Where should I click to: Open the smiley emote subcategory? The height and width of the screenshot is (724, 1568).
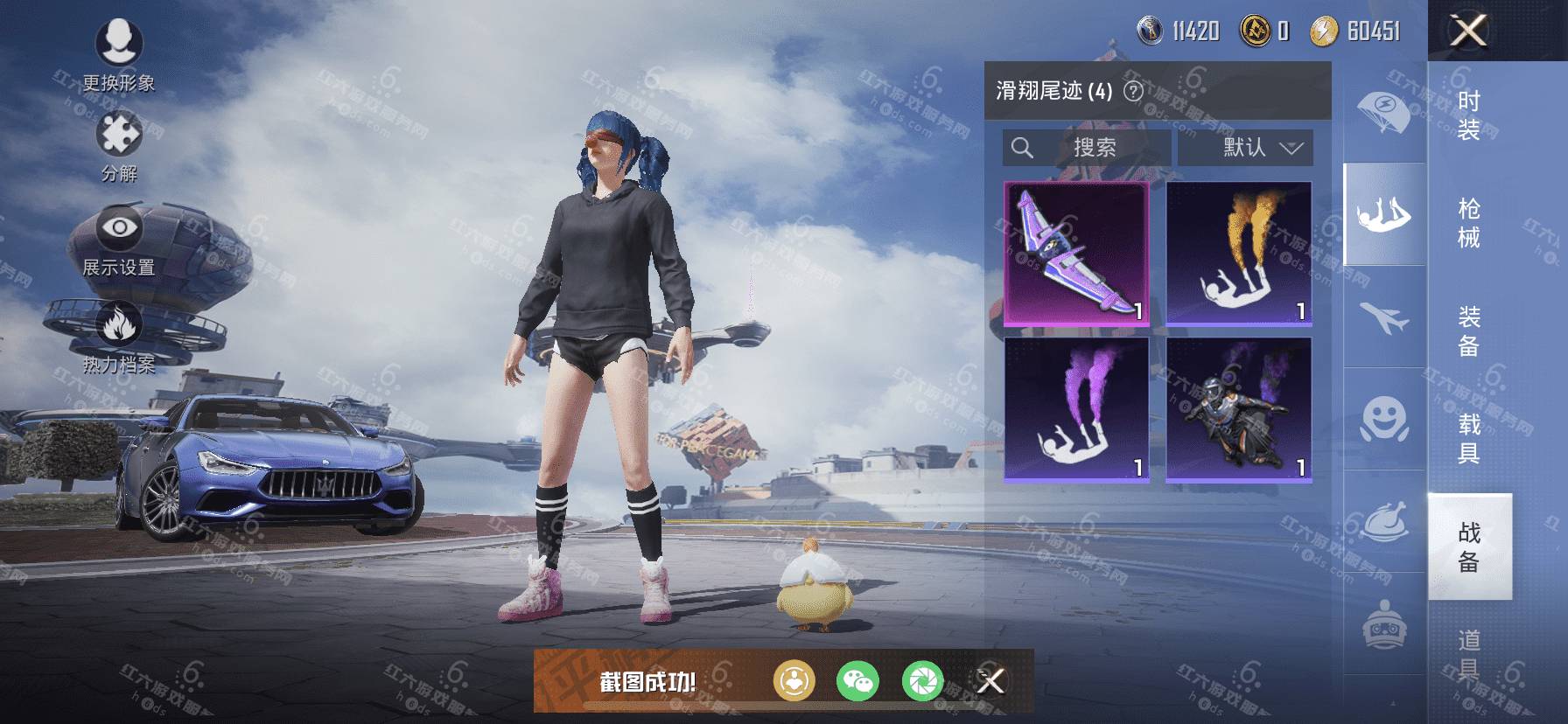click(1383, 418)
